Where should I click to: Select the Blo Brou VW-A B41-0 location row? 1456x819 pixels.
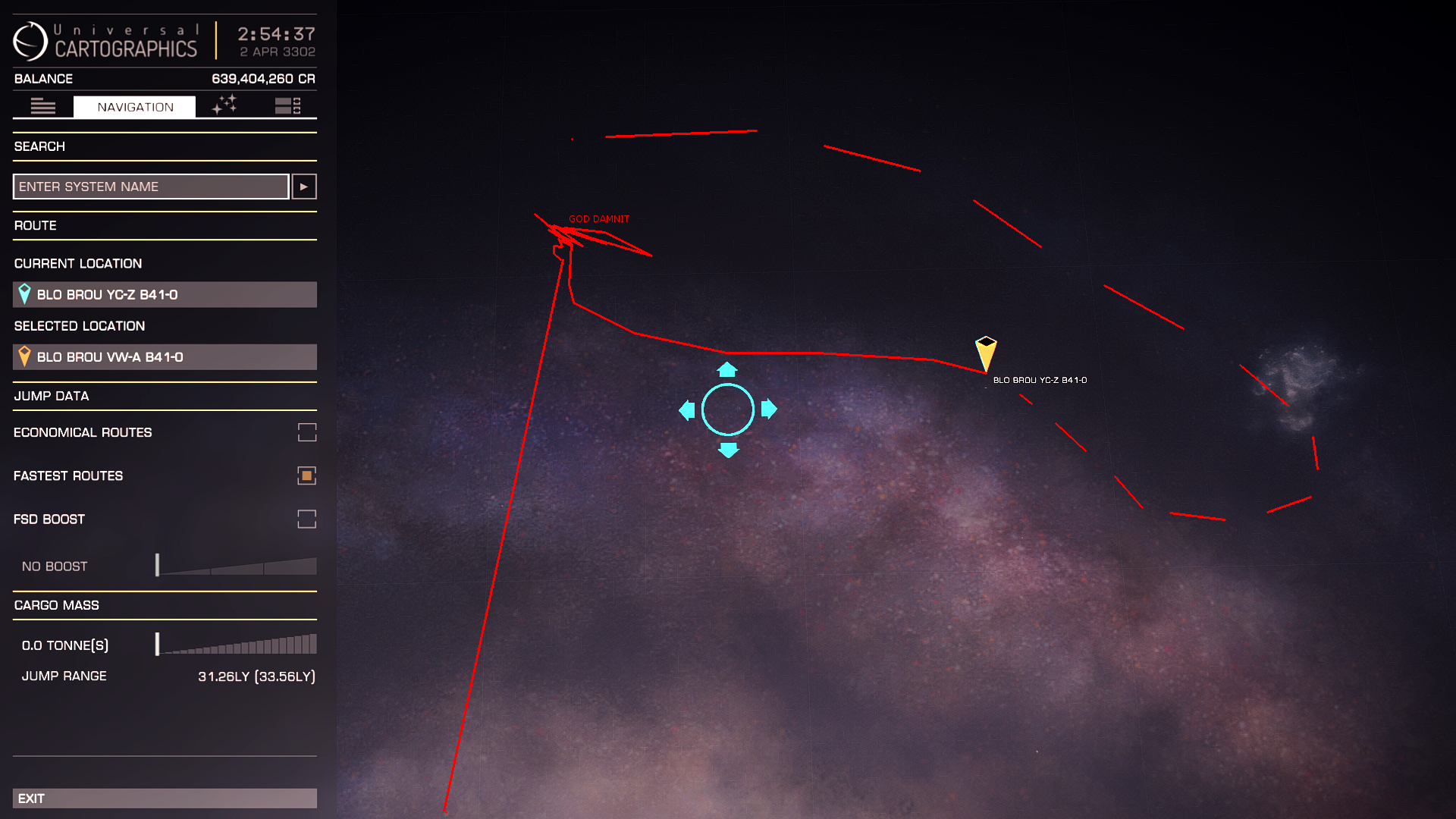pos(165,357)
